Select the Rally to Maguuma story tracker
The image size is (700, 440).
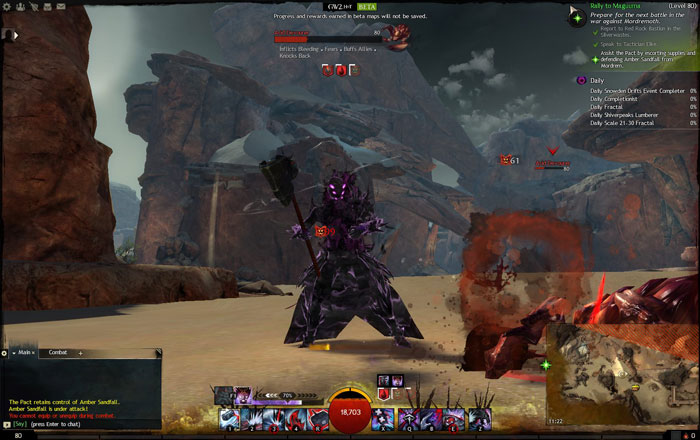pos(616,7)
